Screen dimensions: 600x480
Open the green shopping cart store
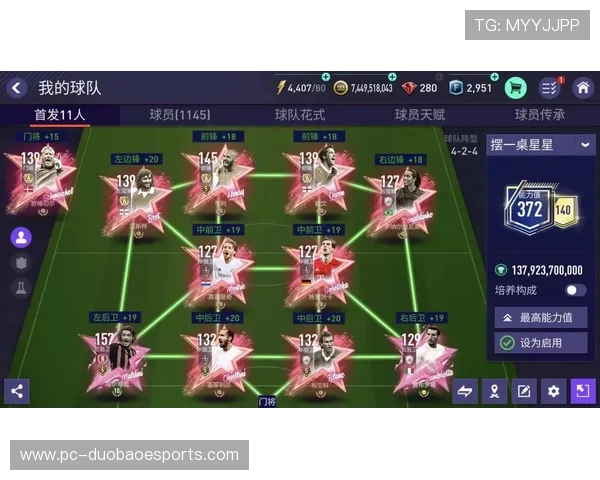pos(515,88)
